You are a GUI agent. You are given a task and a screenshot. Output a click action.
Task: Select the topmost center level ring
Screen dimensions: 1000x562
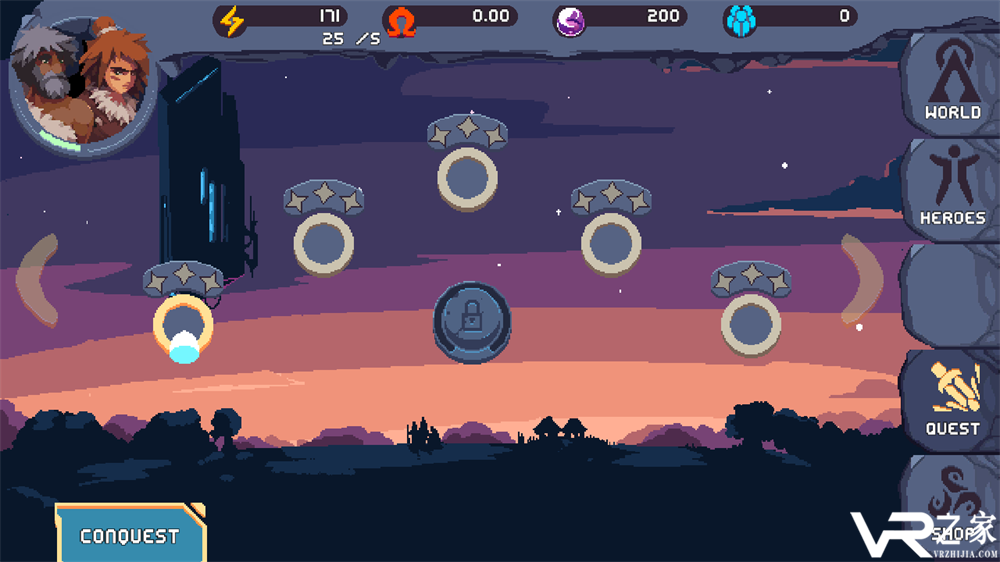point(467,178)
